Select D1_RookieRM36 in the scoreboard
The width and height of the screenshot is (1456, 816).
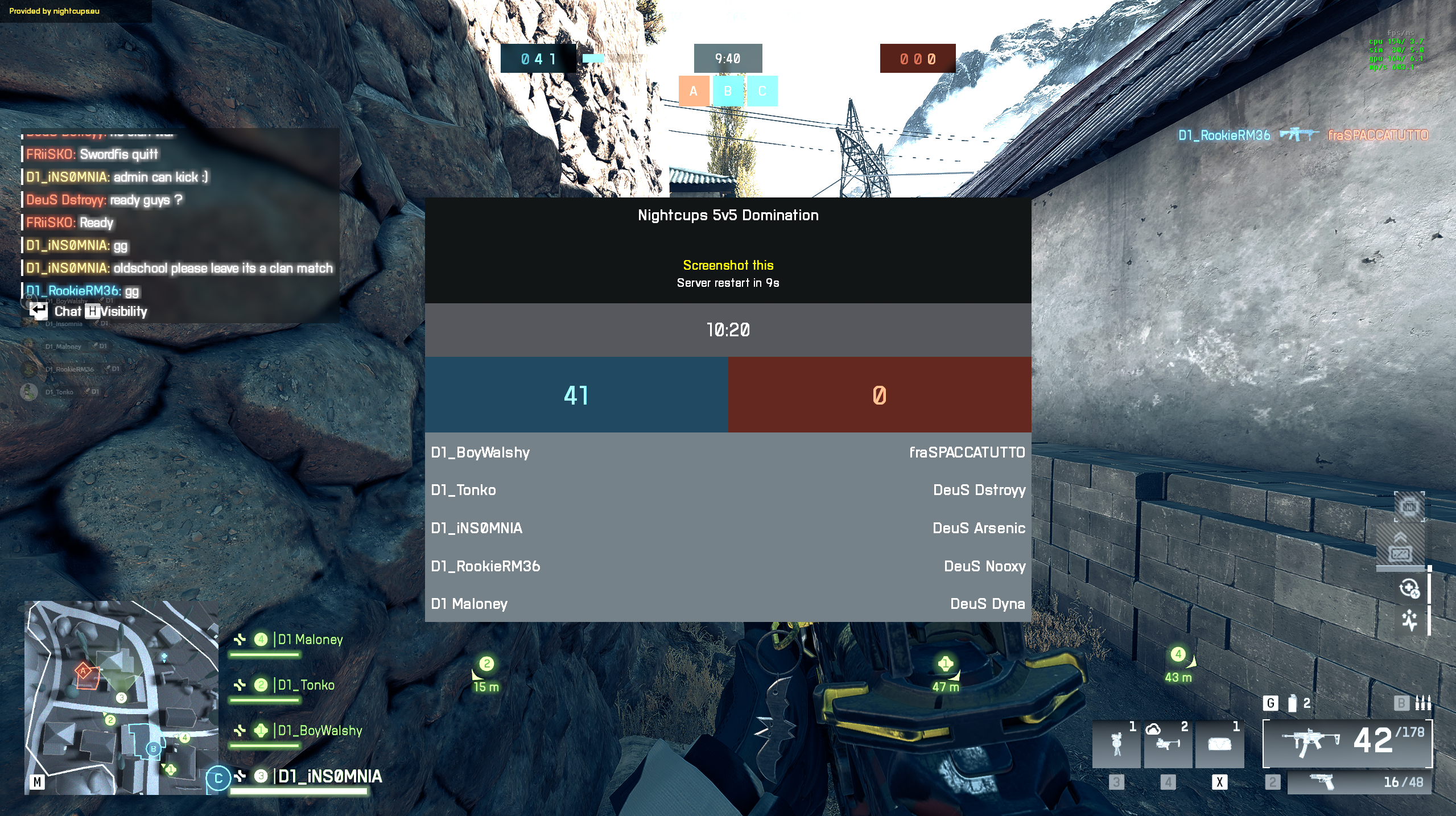[485, 566]
